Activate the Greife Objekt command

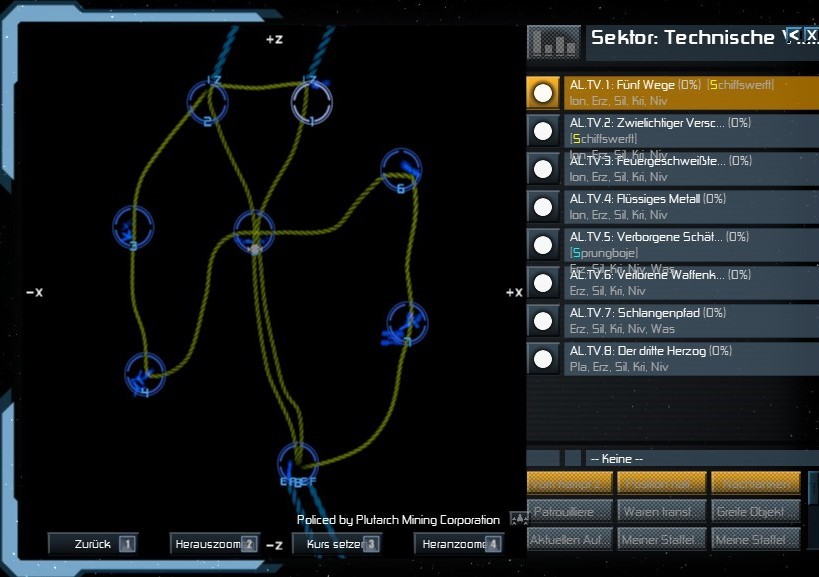pyautogui.click(x=755, y=512)
